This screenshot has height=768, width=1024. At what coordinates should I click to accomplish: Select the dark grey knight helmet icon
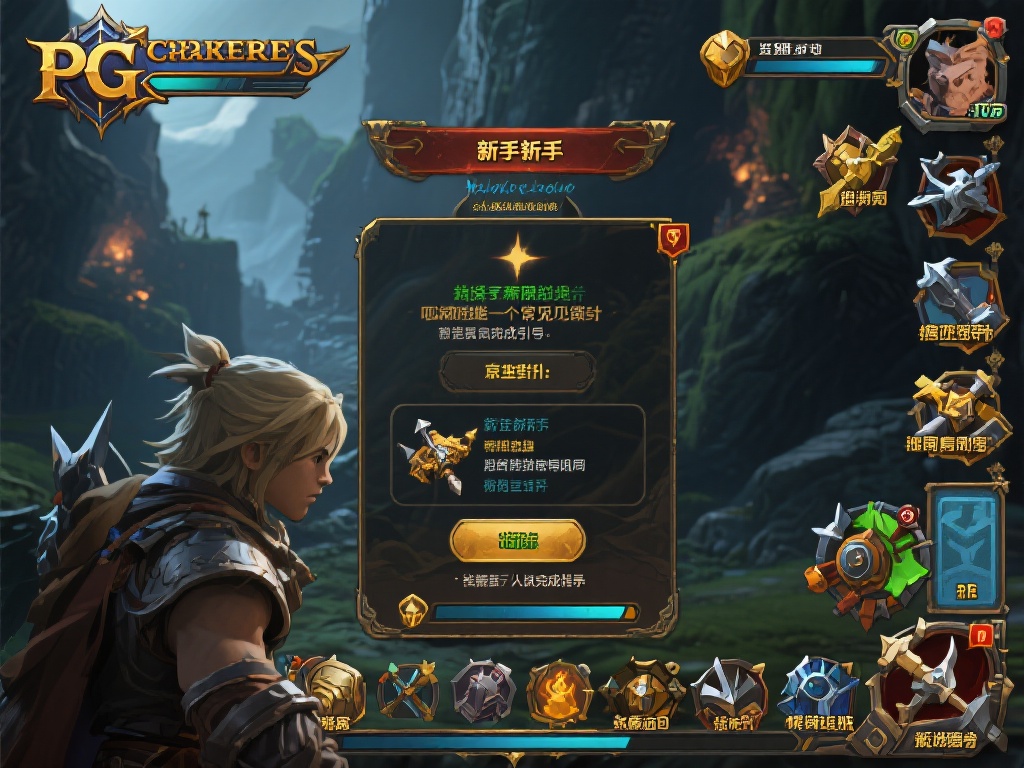click(483, 691)
